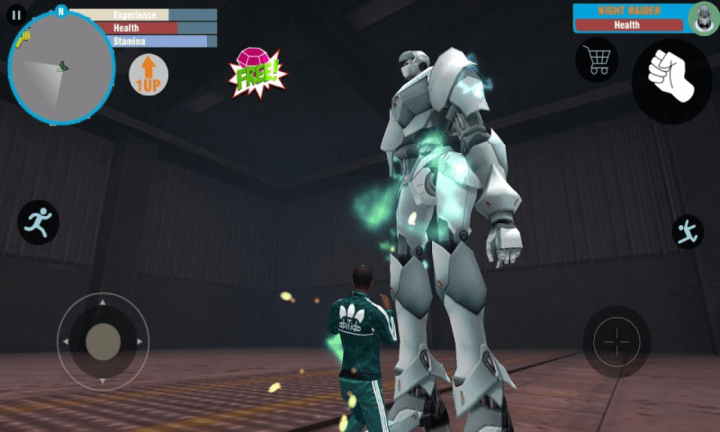Tap the crosshair aim button

click(616, 342)
